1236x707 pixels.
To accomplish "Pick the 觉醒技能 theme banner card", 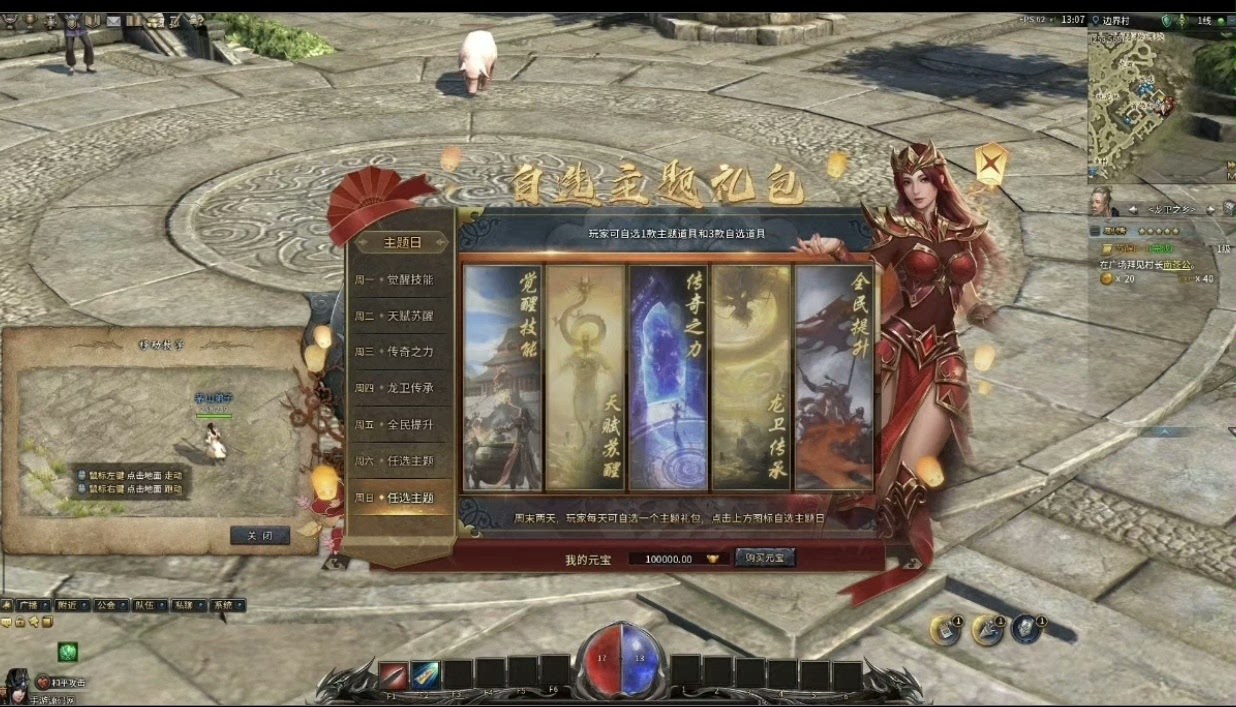I will pyautogui.click(x=503, y=378).
